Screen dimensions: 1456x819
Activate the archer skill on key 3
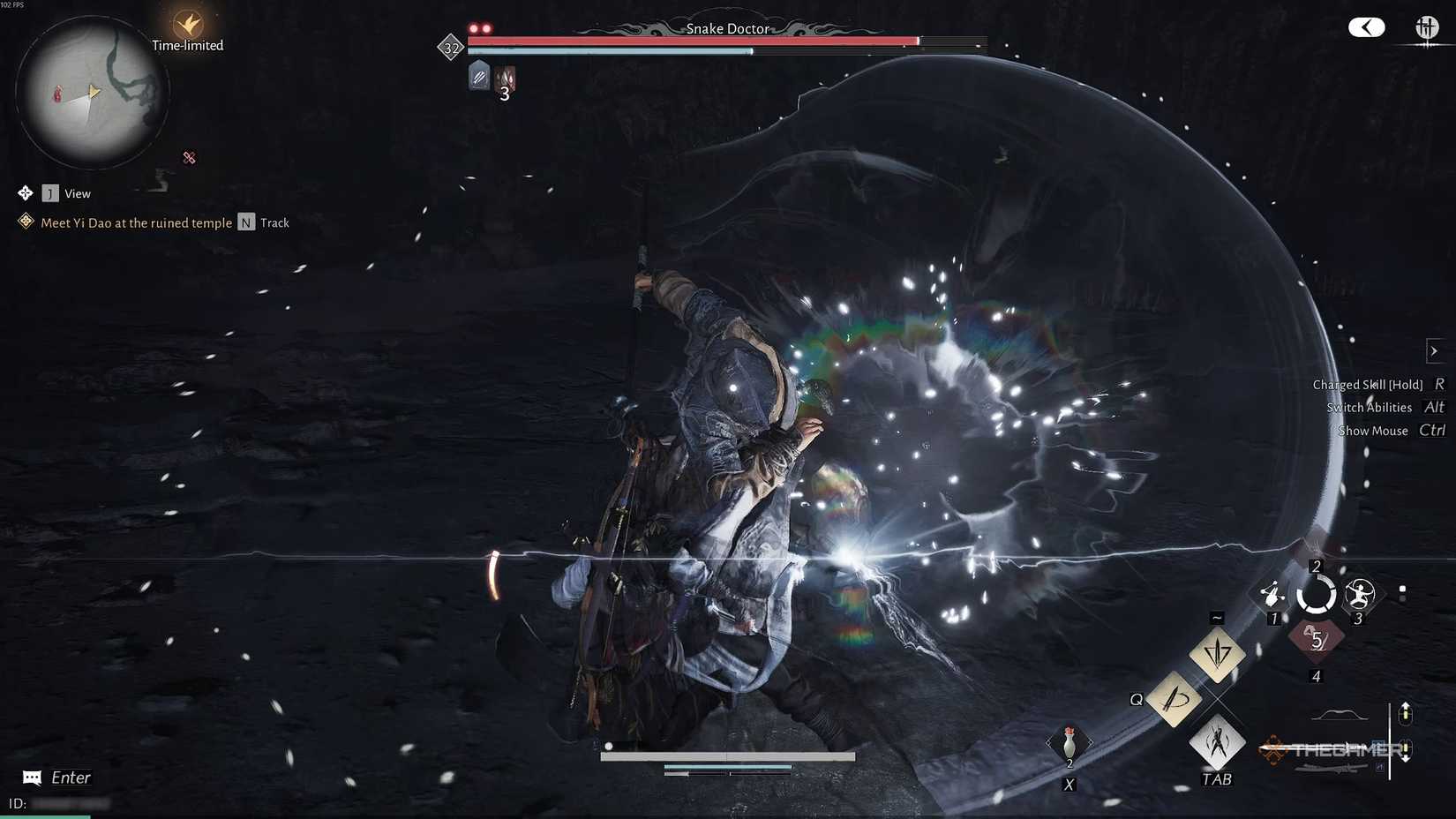[1359, 594]
